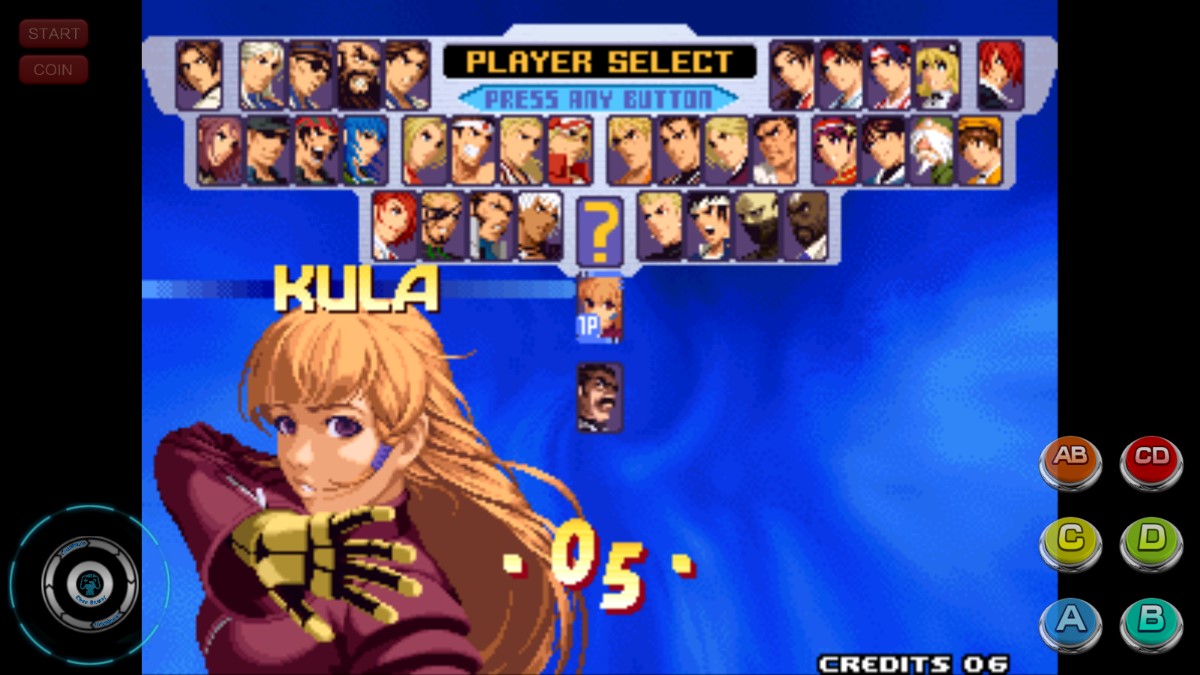Choose Chin, the white-bearded old man
The width and height of the screenshot is (1200, 675).
coord(931,150)
